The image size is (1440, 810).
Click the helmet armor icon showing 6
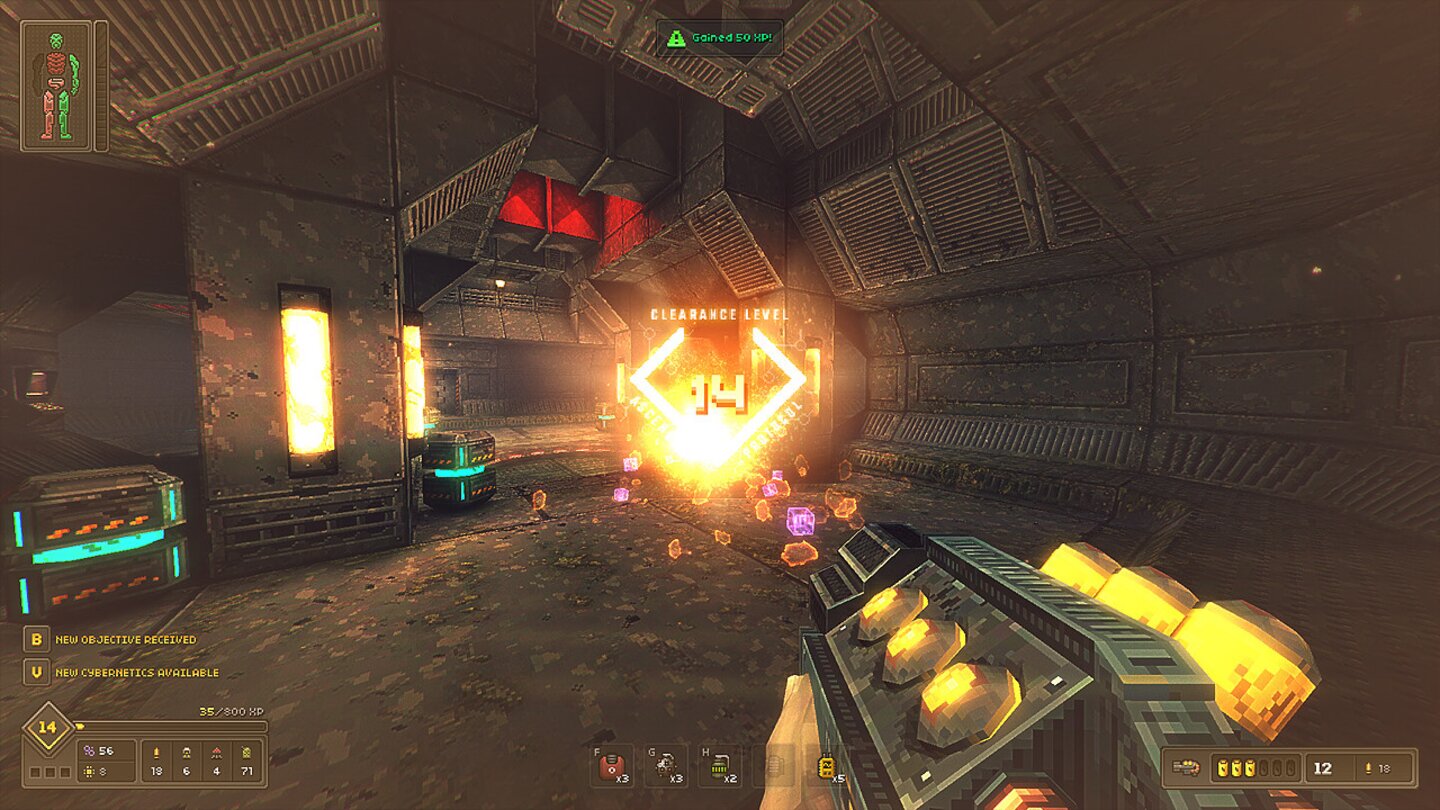pyautogui.click(x=187, y=753)
